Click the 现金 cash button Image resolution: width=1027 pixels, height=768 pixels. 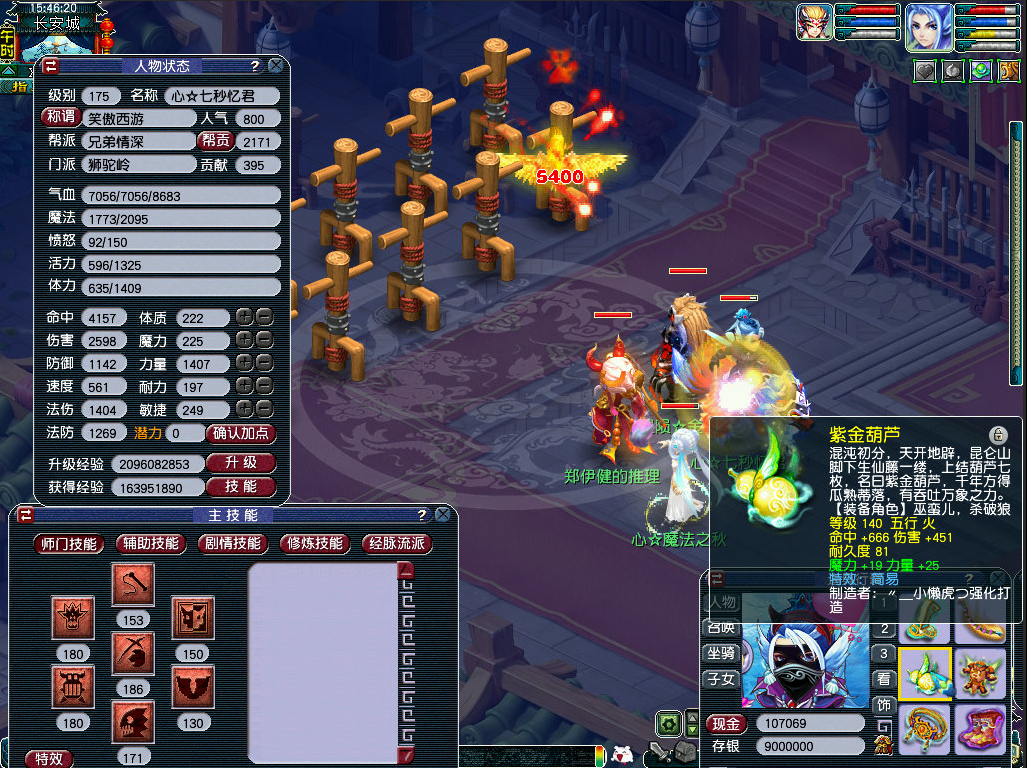727,724
